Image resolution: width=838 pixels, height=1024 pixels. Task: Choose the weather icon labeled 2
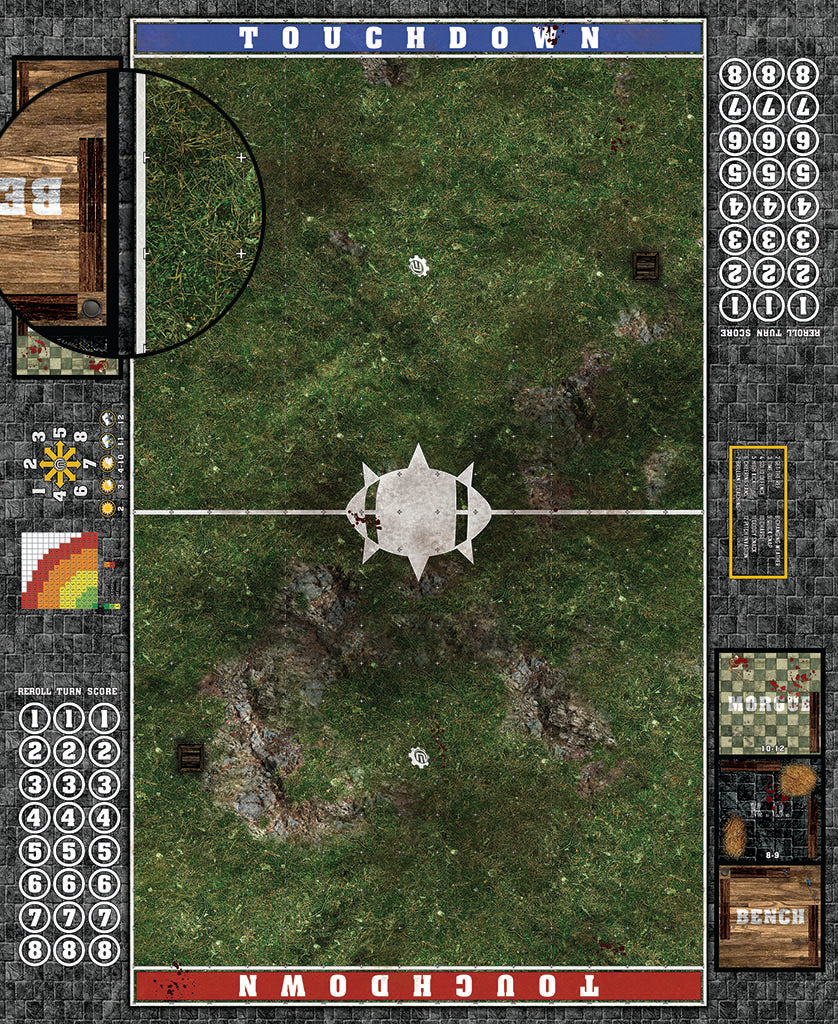coord(106,507)
